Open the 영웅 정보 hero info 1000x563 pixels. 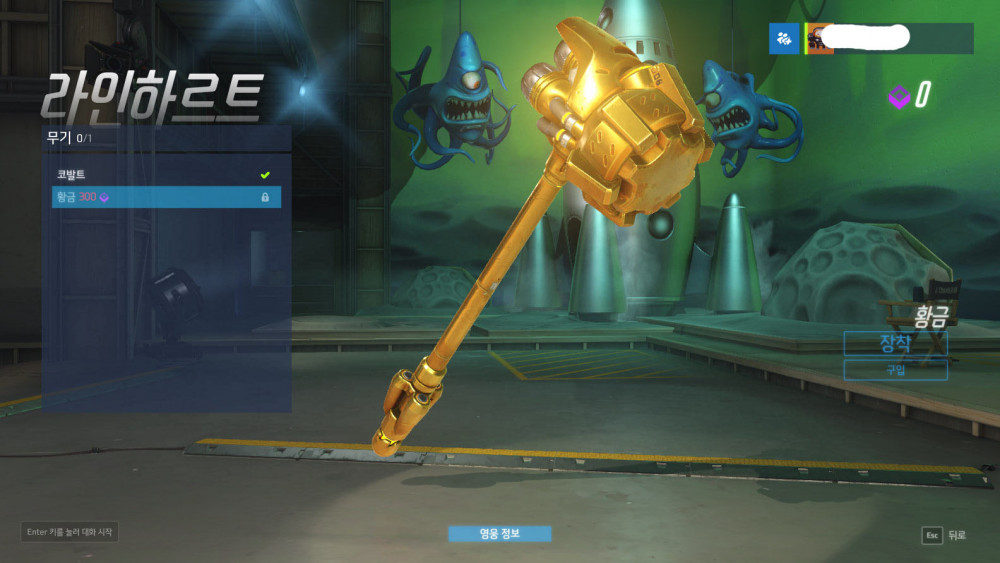[x=500, y=533]
